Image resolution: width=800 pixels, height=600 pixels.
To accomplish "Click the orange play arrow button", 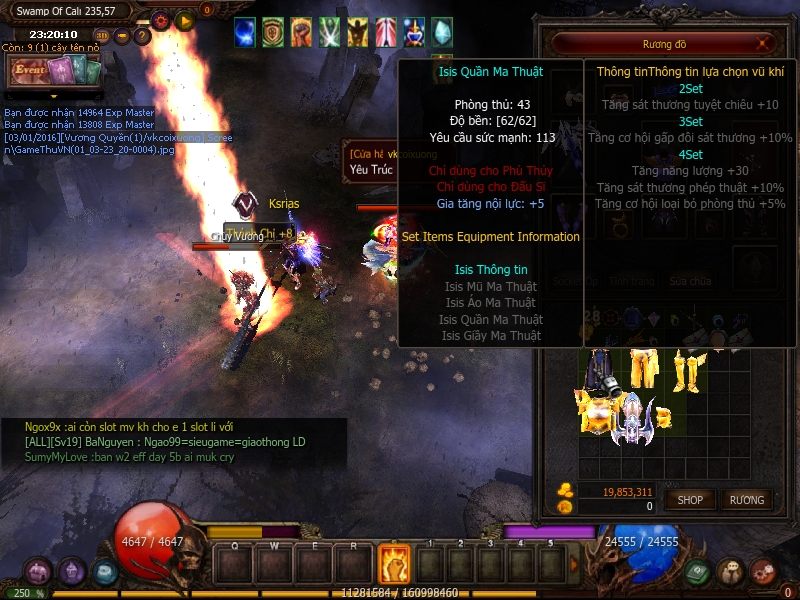I will tap(184, 20).
